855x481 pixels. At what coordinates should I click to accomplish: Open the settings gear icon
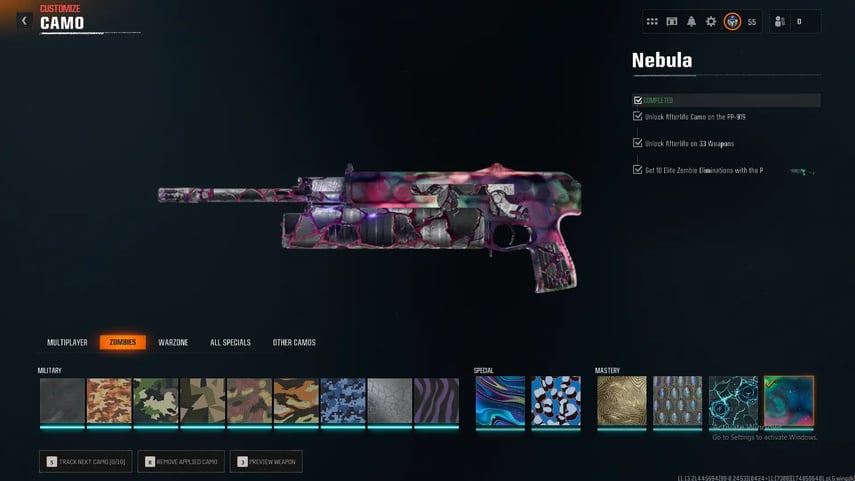[711, 21]
